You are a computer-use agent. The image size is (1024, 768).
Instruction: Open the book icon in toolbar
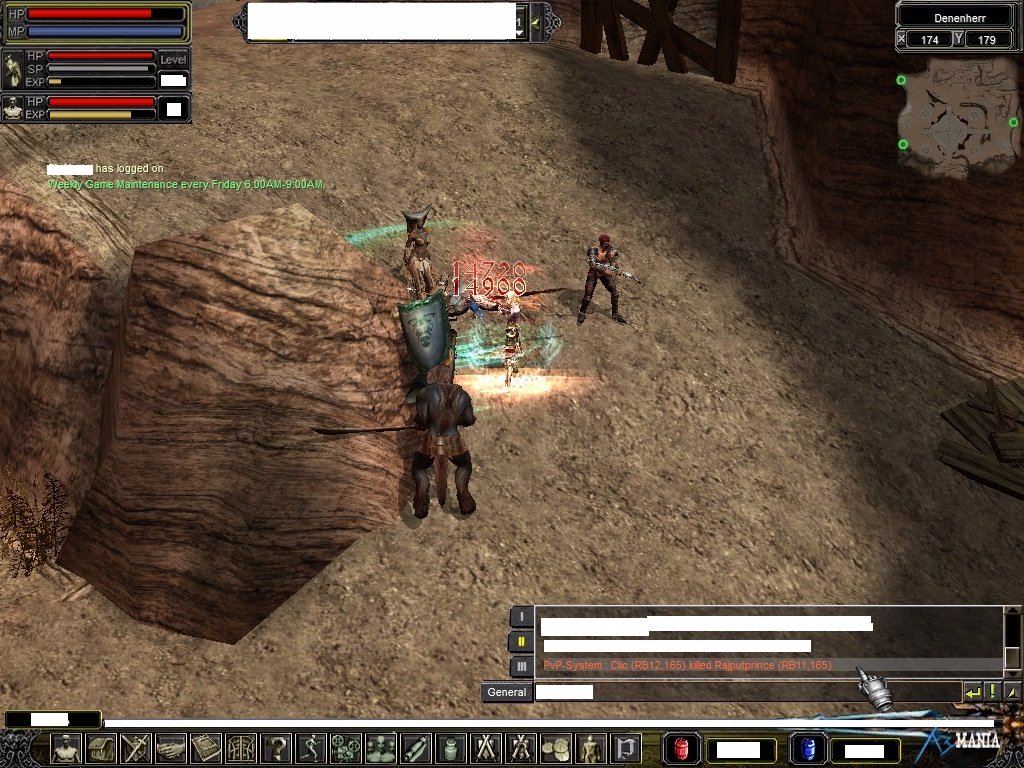206,748
